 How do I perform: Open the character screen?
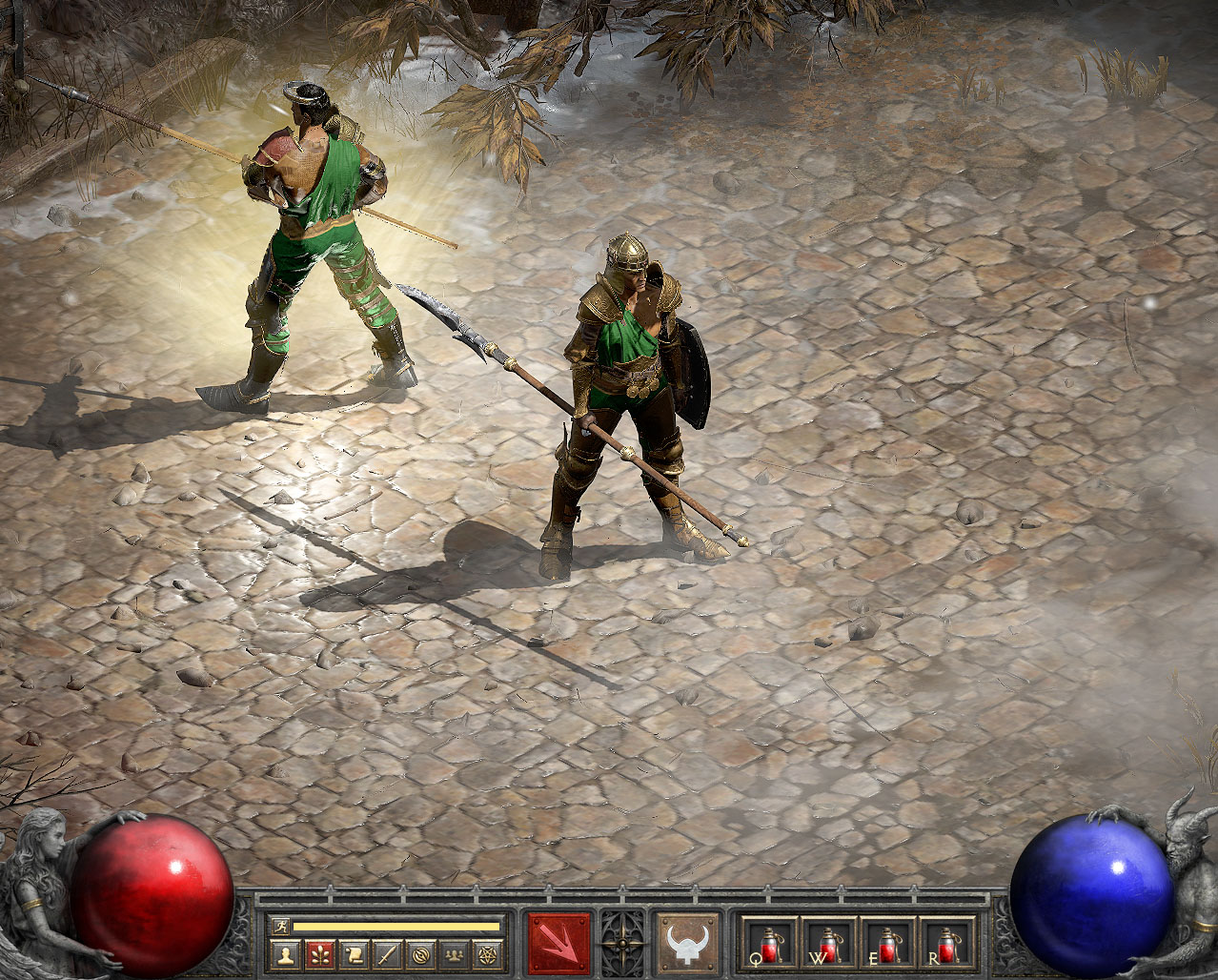pos(284,953)
